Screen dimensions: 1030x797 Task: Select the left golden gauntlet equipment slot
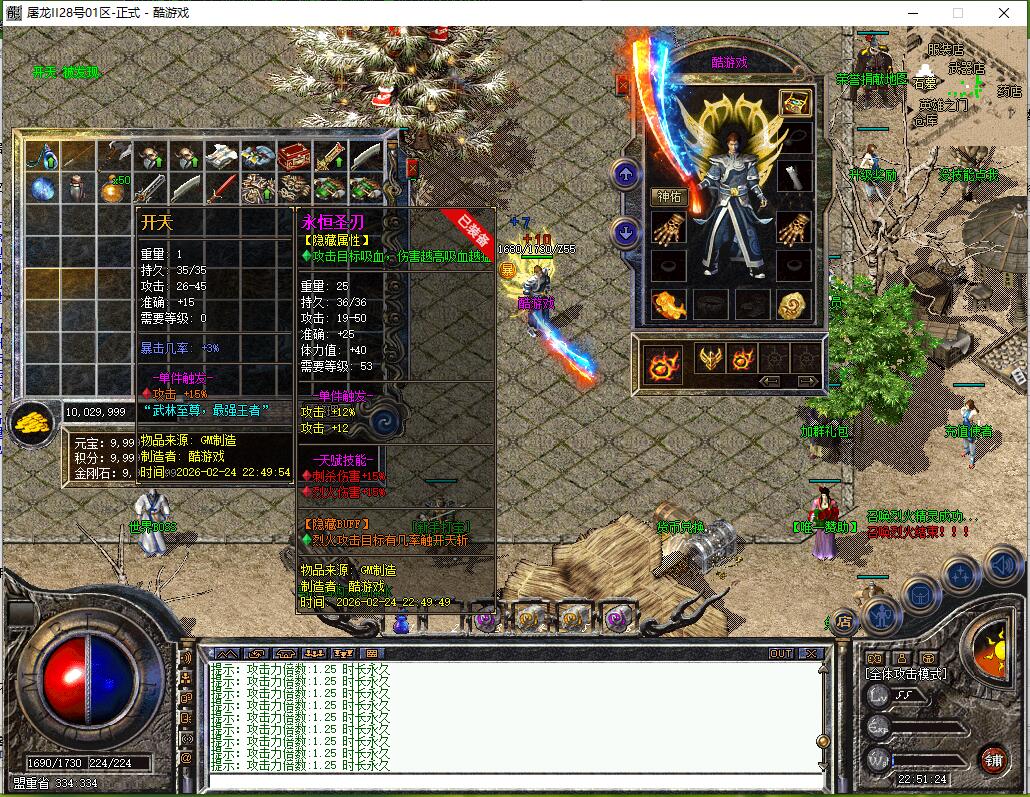point(667,230)
